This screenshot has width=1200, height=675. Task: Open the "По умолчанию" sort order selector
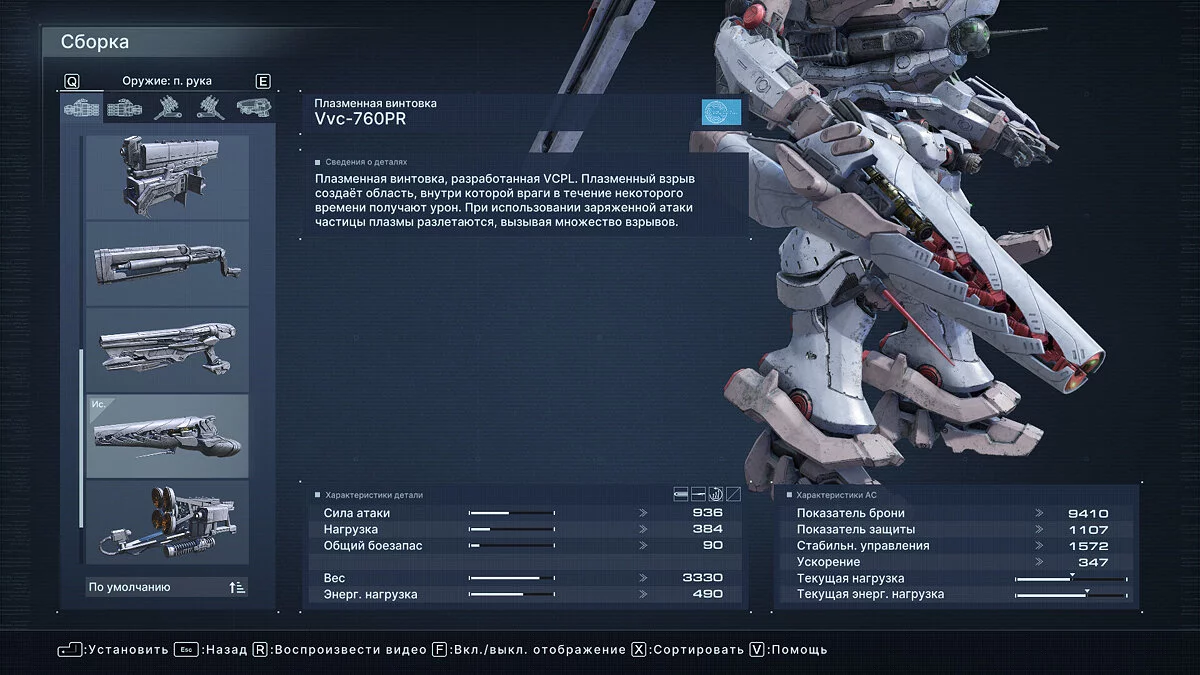(167, 587)
